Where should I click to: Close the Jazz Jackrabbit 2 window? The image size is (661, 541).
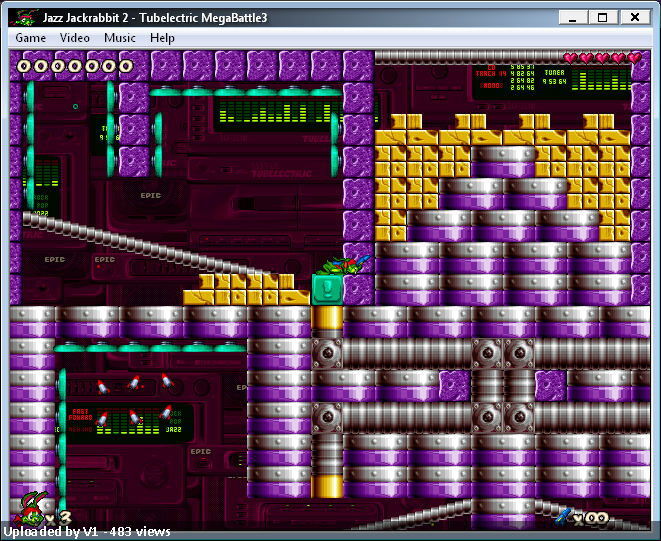point(634,17)
